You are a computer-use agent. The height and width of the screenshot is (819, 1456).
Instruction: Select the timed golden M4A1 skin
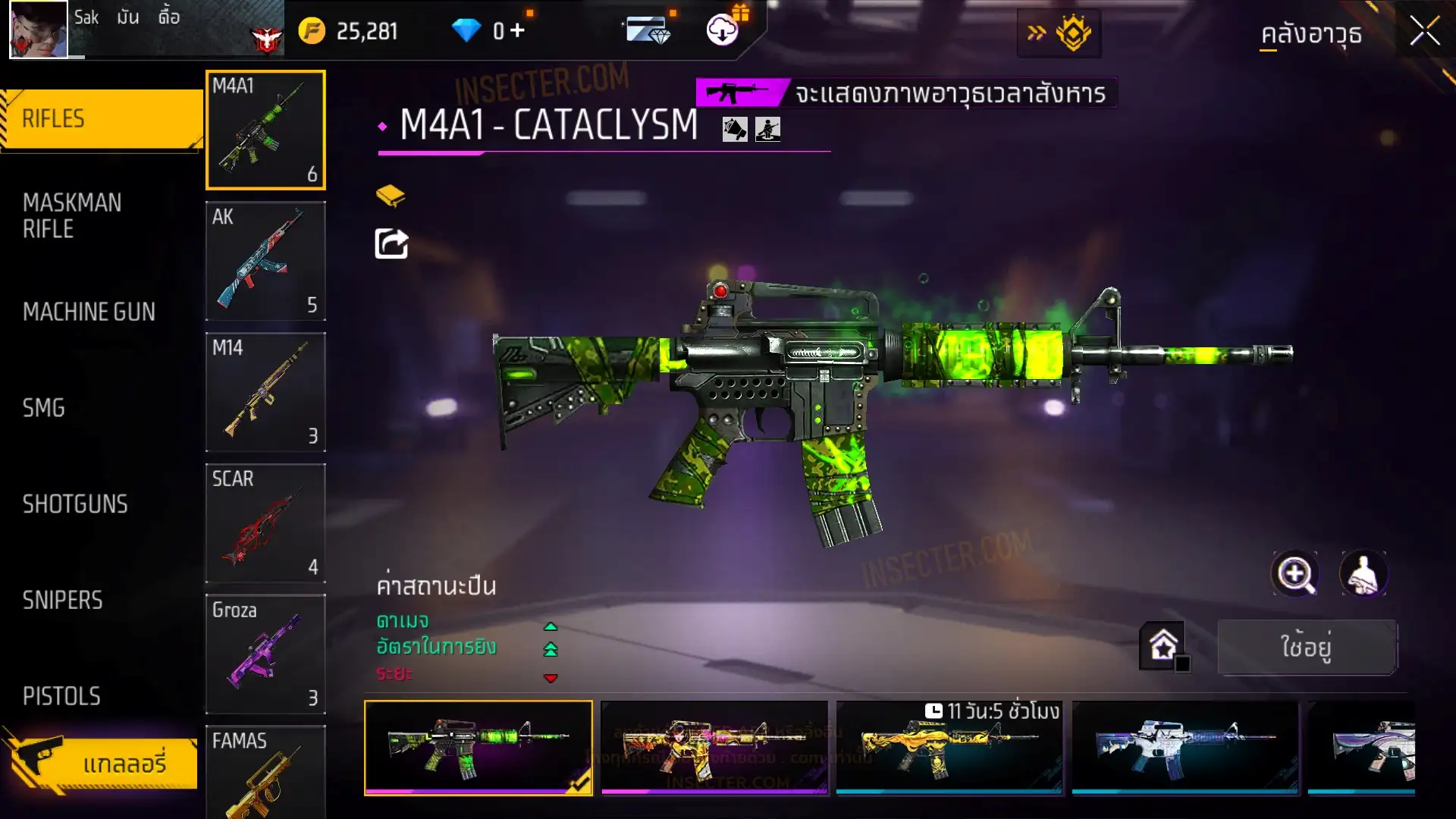pyautogui.click(x=949, y=748)
